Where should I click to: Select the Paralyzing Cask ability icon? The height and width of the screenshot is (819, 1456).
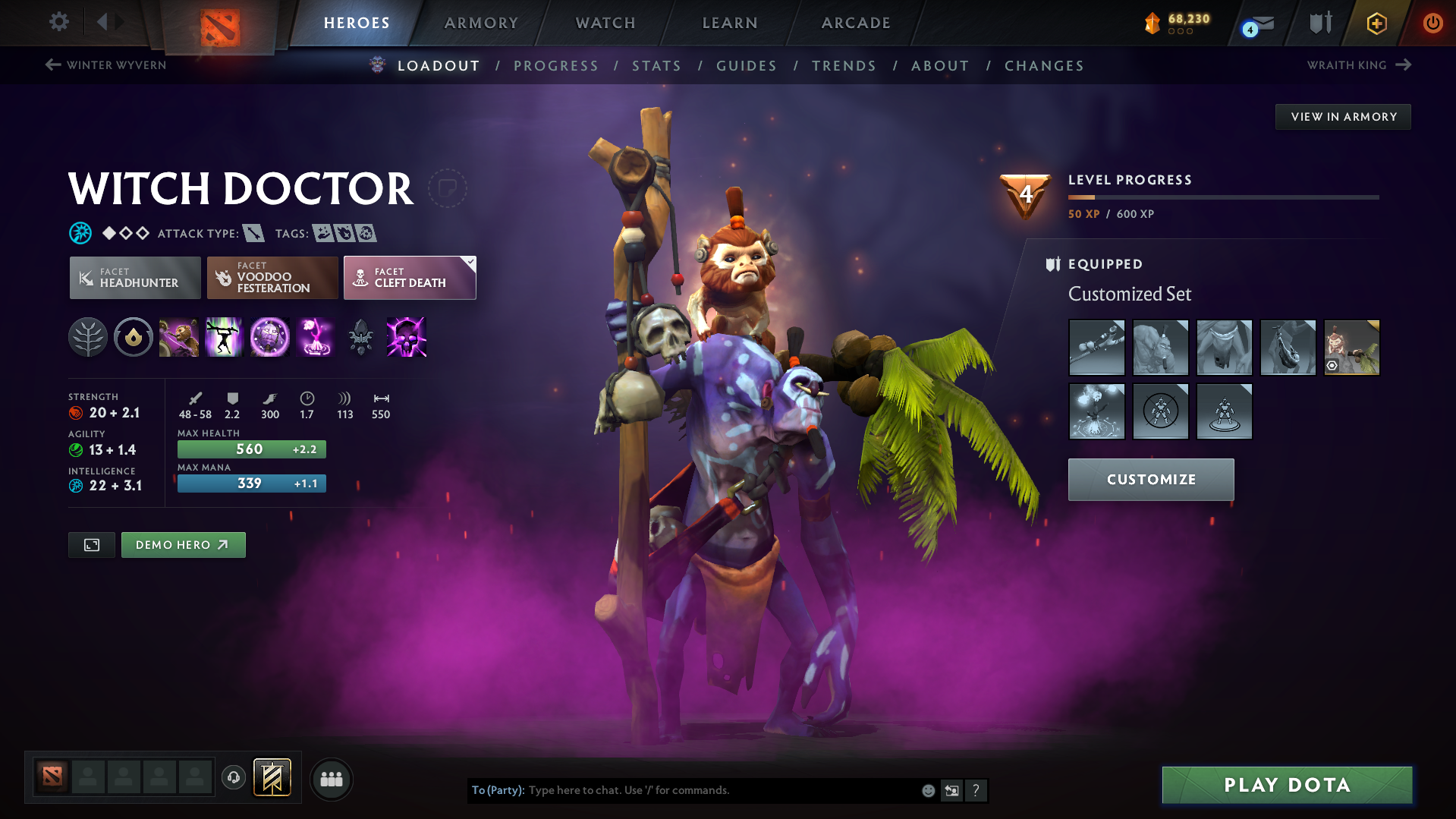[x=180, y=338]
